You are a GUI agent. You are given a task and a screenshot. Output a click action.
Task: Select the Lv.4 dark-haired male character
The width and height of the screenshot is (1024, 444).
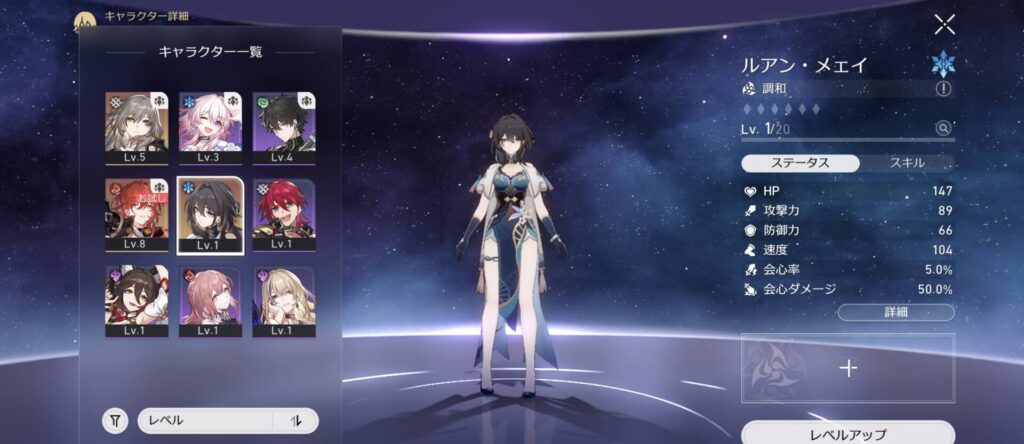click(x=284, y=127)
